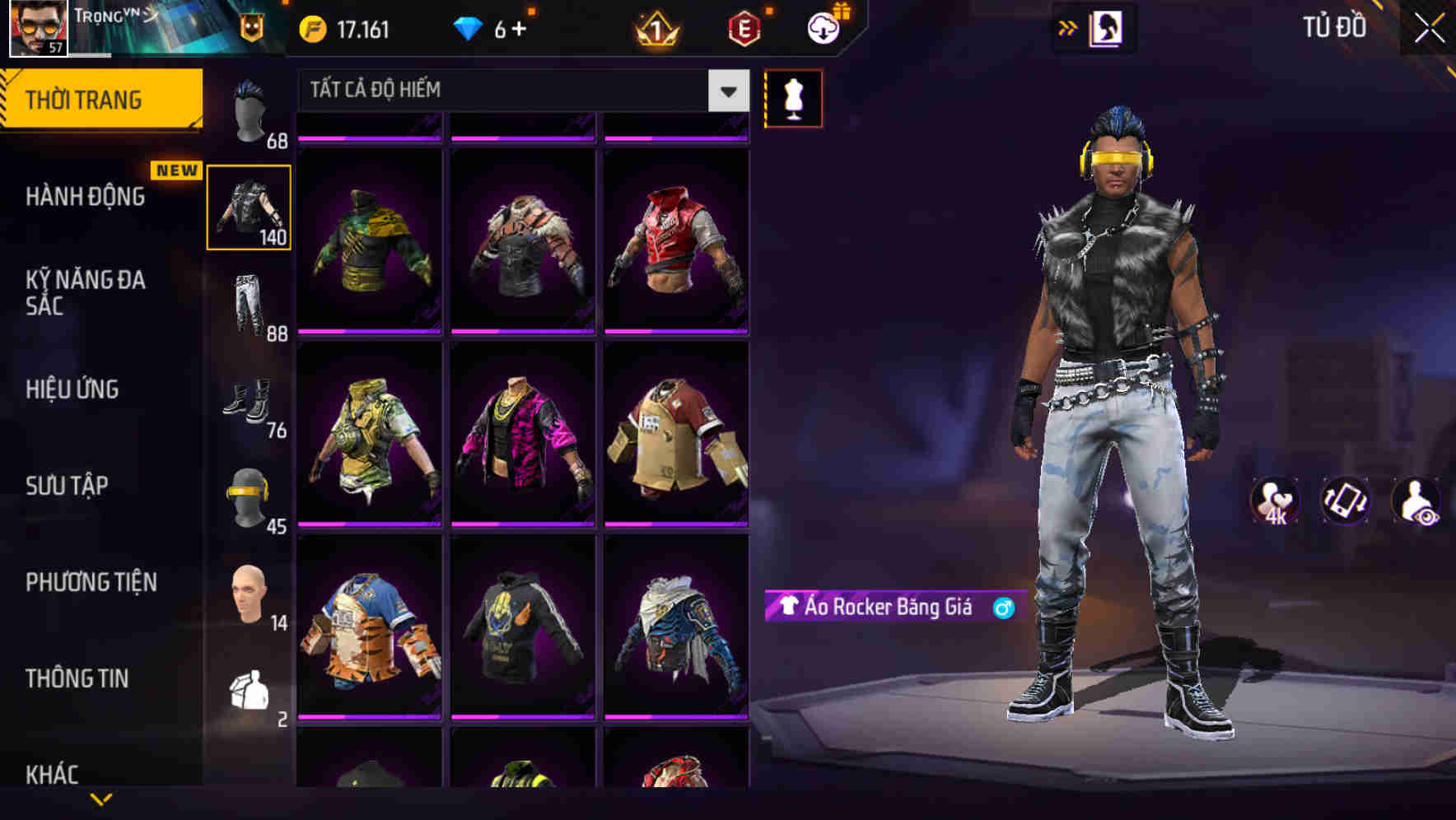This screenshot has height=820, width=1456.
Task: Select the headwear category icon with 45 items
Action: 251,494
